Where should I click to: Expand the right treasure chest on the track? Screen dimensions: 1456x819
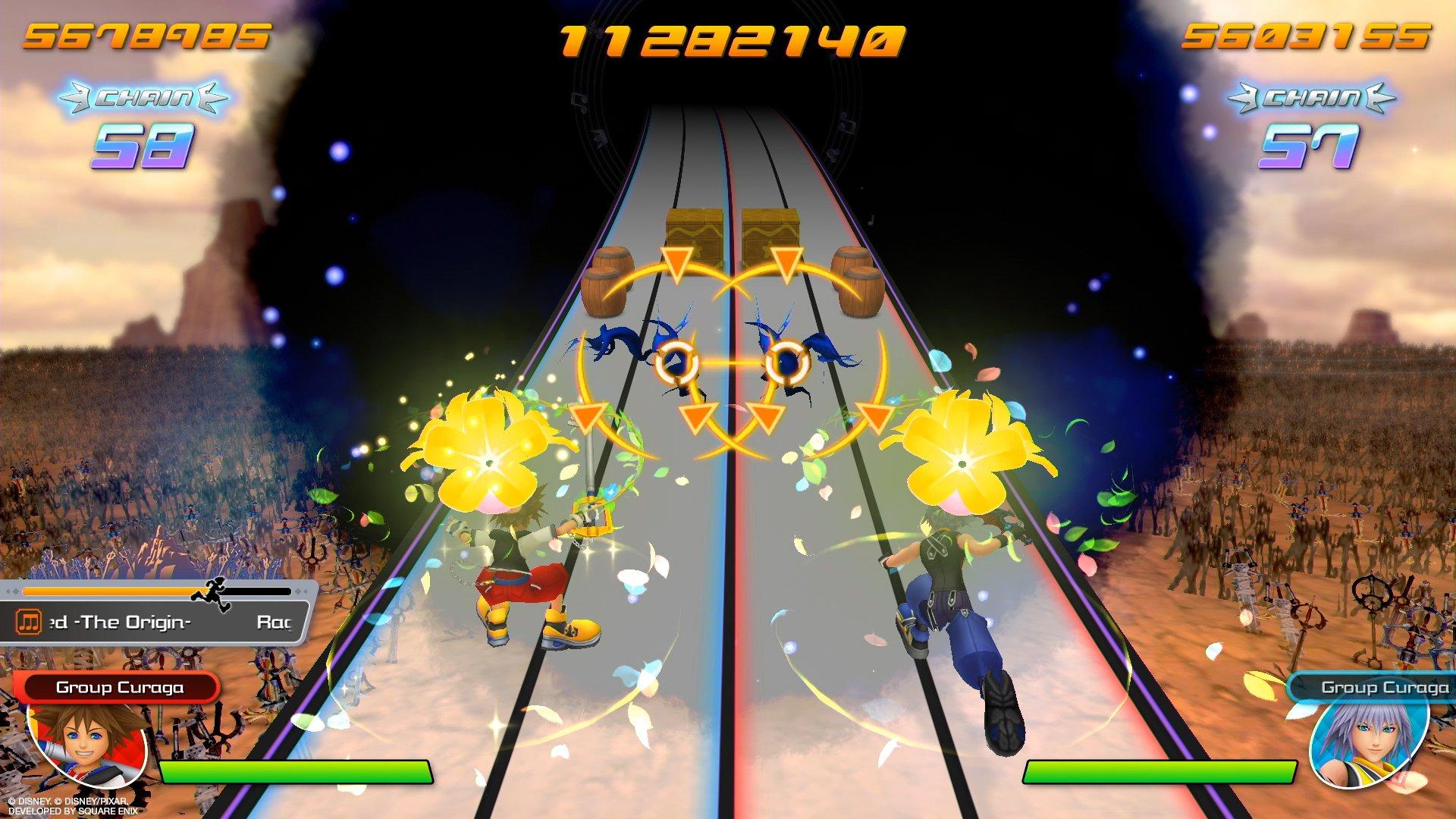pyautogui.click(x=768, y=230)
